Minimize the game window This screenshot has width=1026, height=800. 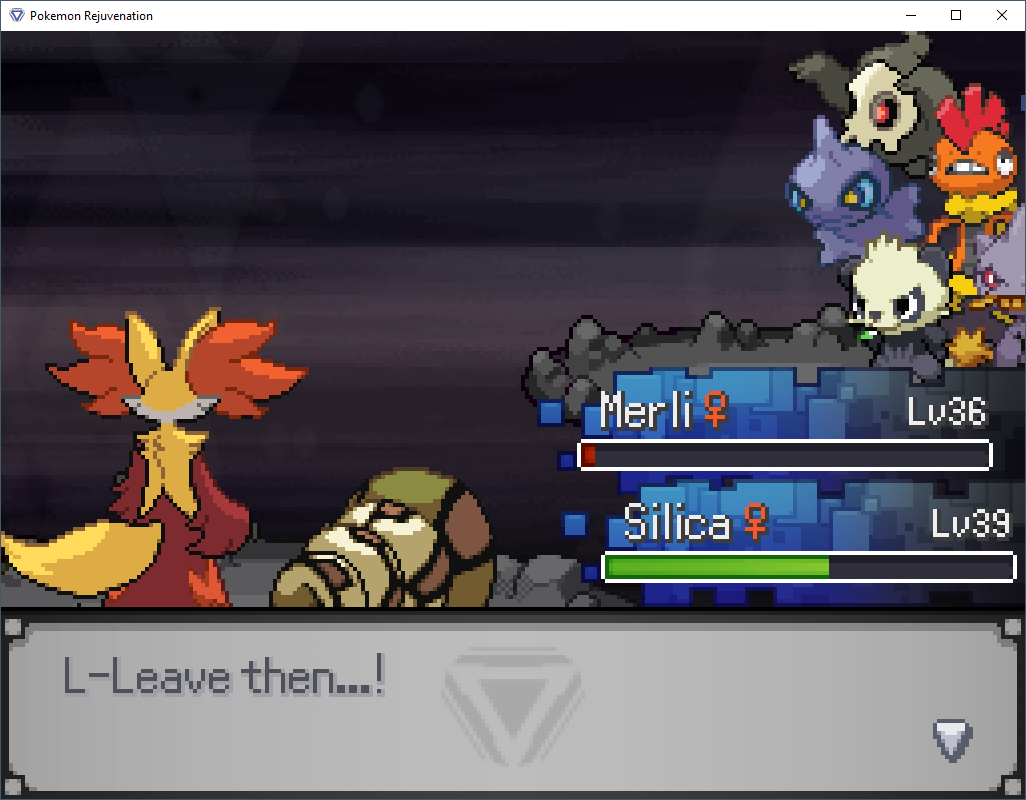click(x=910, y=15)
